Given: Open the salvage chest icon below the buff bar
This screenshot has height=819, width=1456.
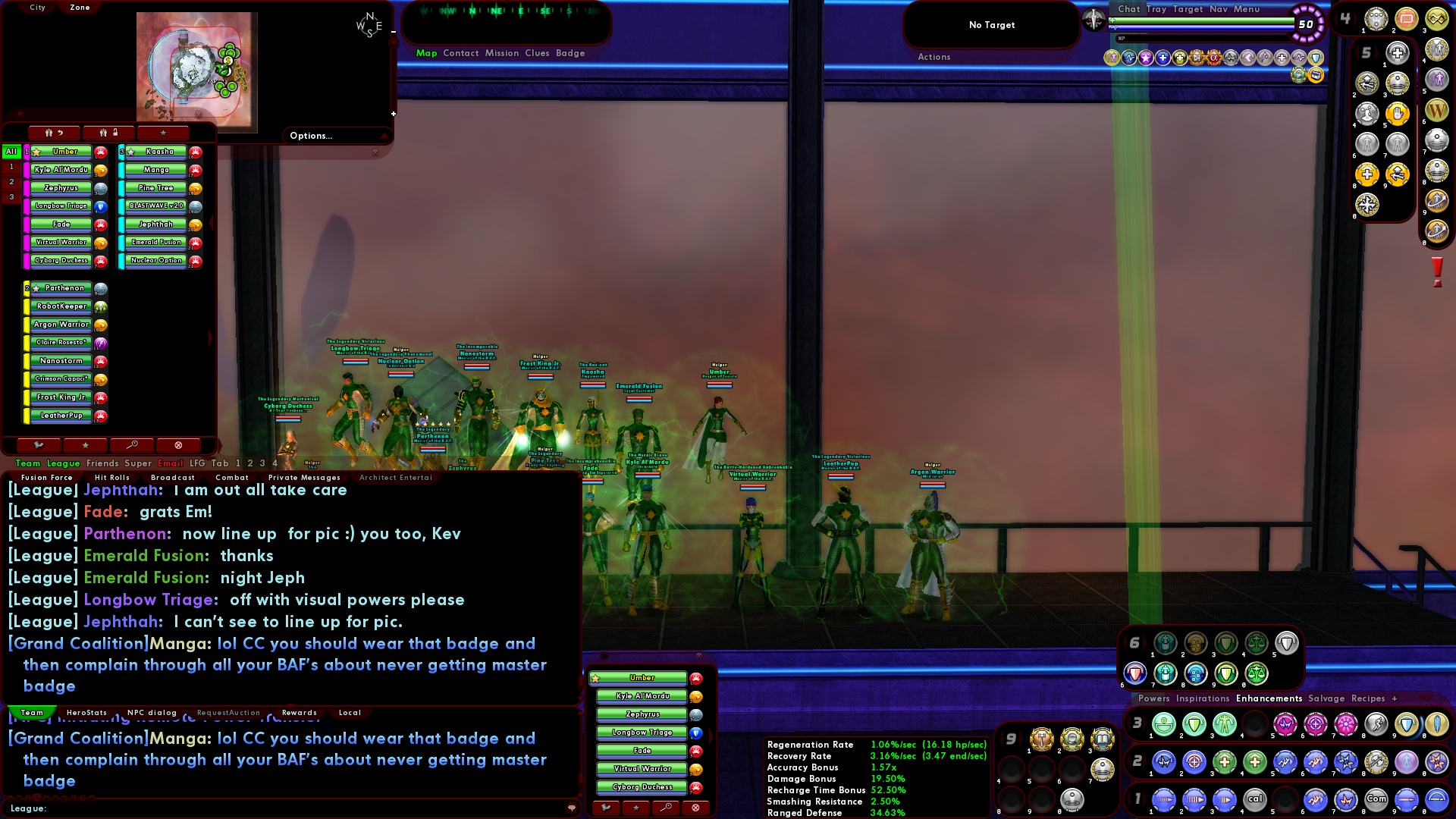Looking at the screenshot, I should click(x=1316, y=76).
